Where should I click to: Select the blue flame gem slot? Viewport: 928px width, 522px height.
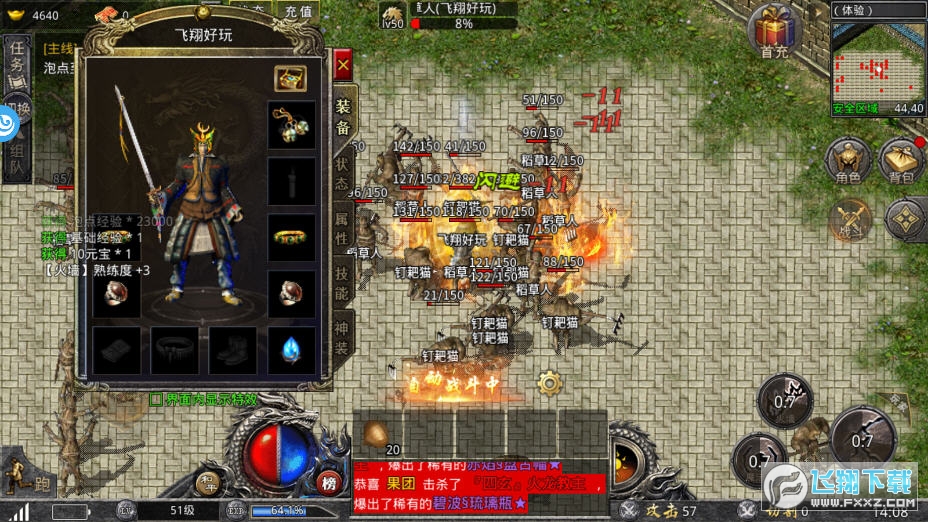[291, 350]
